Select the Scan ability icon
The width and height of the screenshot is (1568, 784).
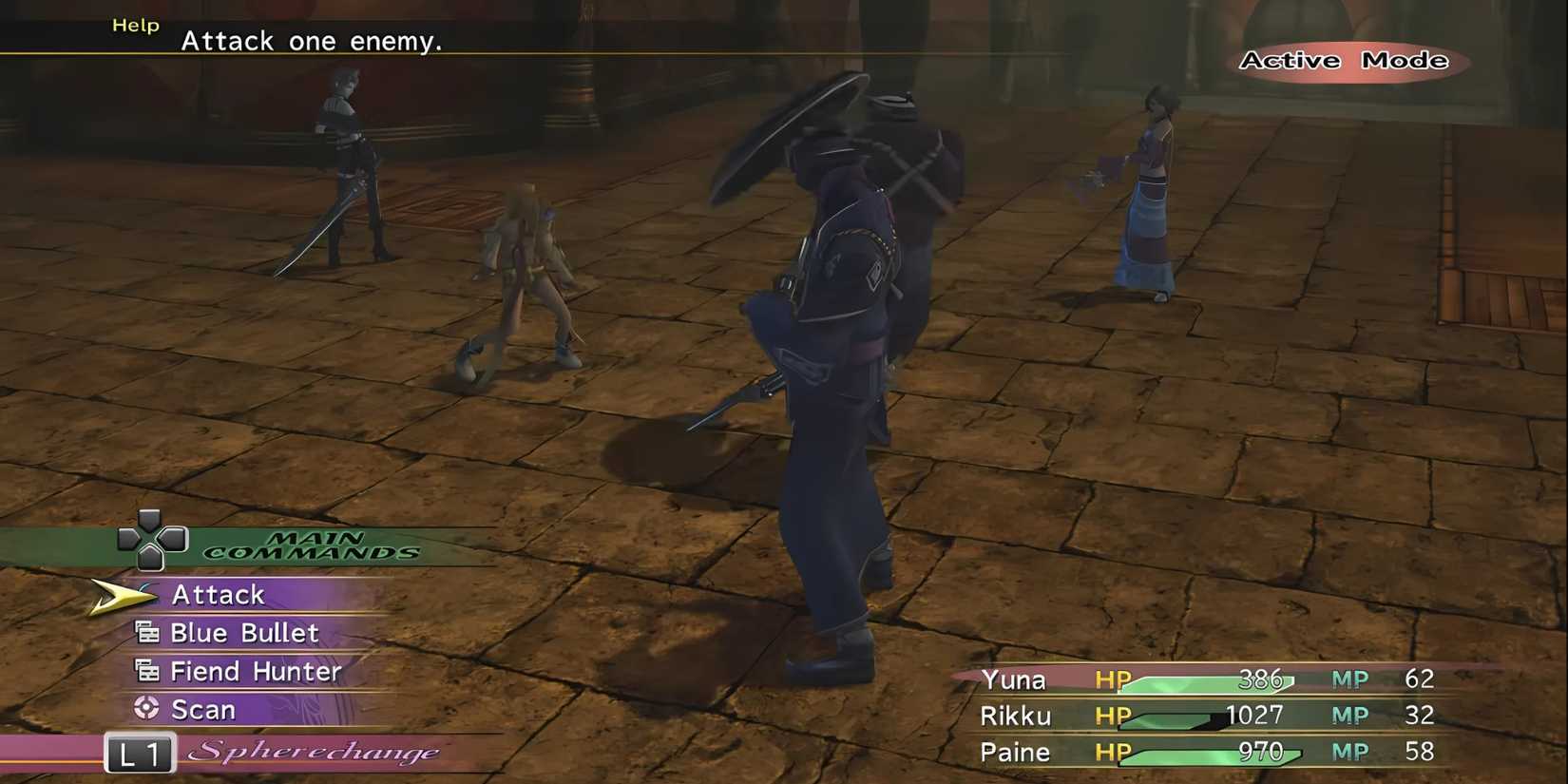(147, 709)
